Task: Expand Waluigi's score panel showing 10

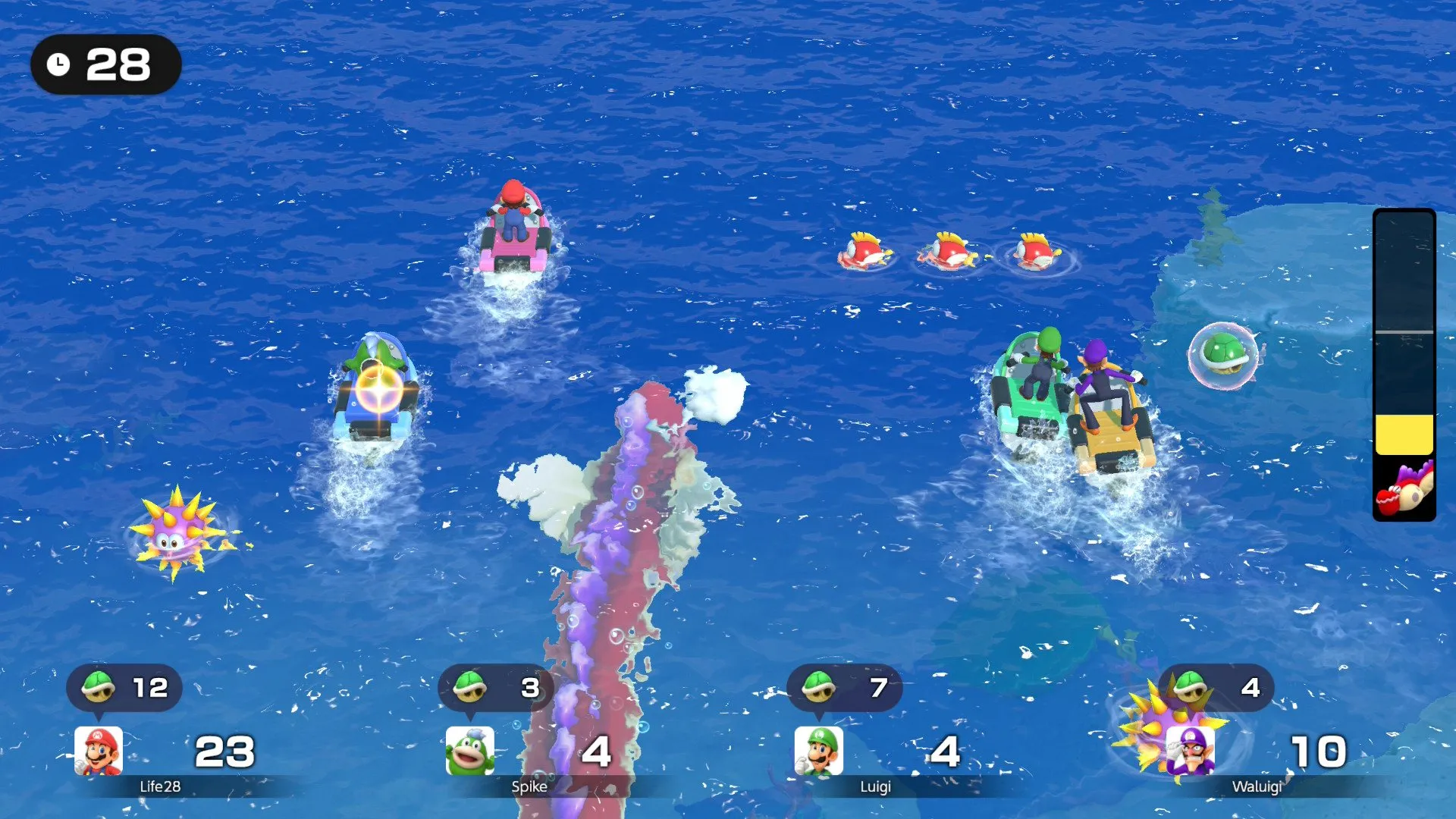Action: (x=1317, y=752)
